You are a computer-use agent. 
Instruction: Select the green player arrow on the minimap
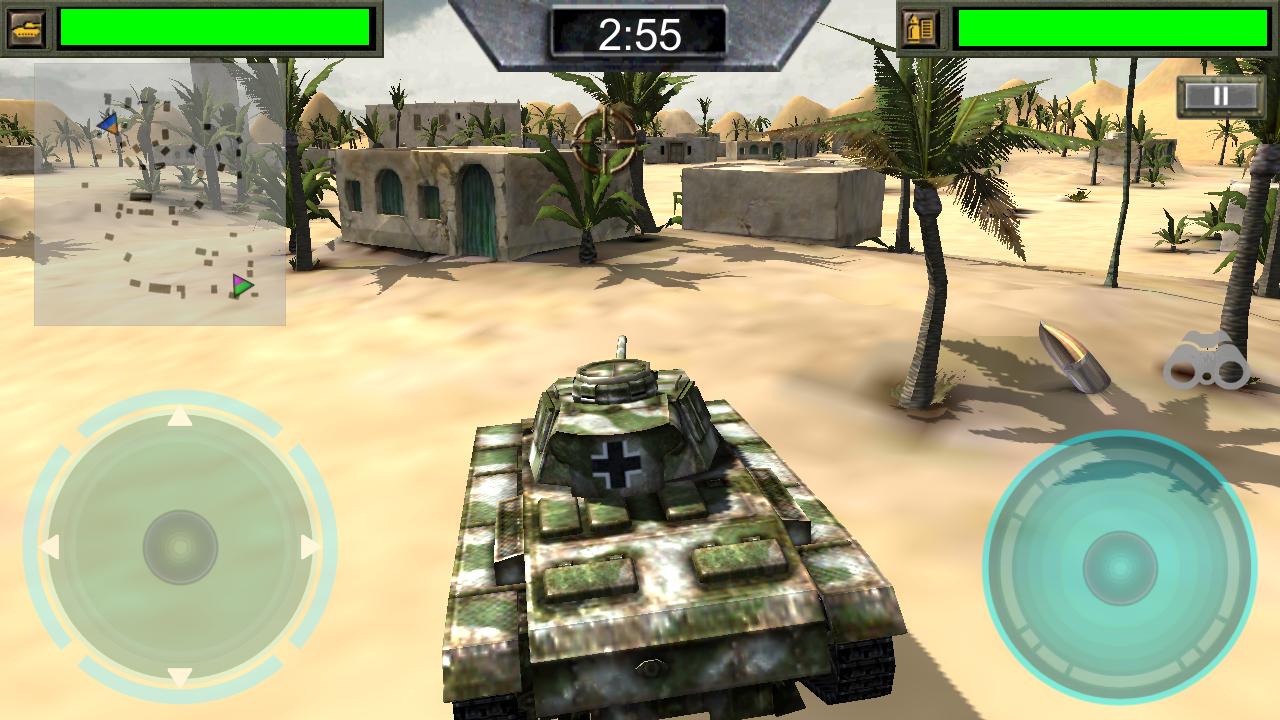pyautogui.click(x=239, y=286)
